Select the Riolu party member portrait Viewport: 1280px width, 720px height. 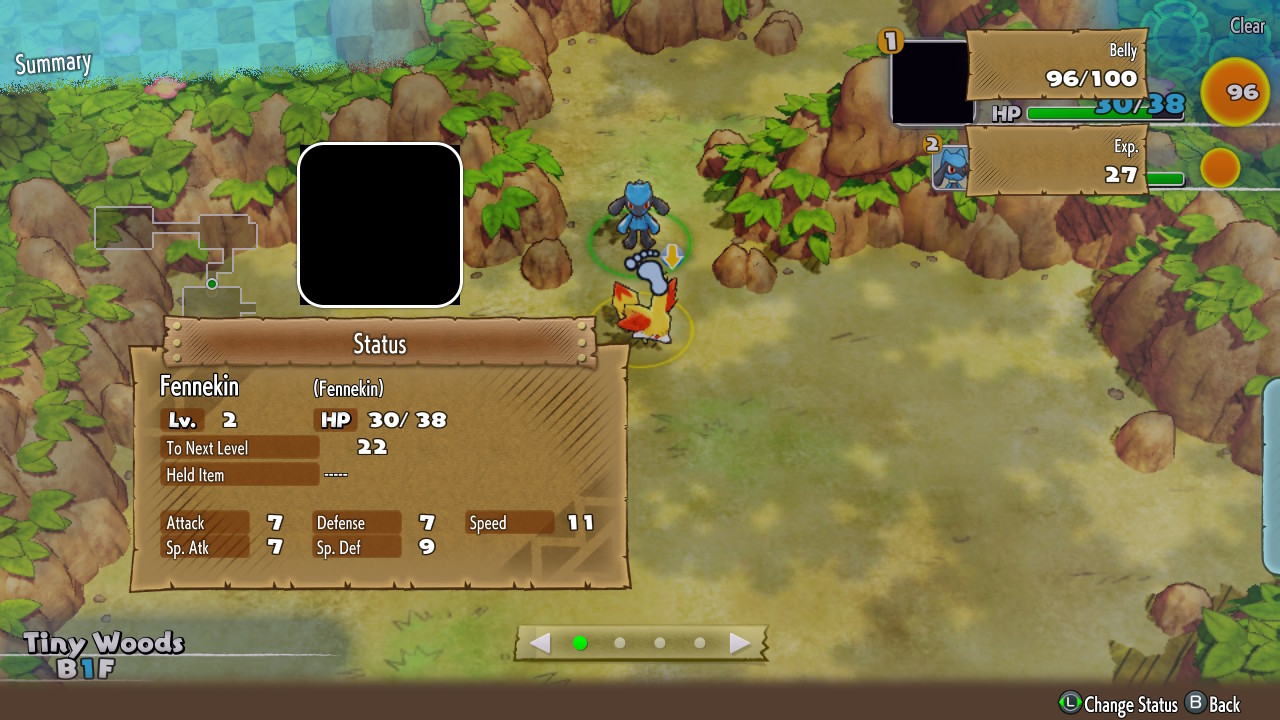(948, 166)
